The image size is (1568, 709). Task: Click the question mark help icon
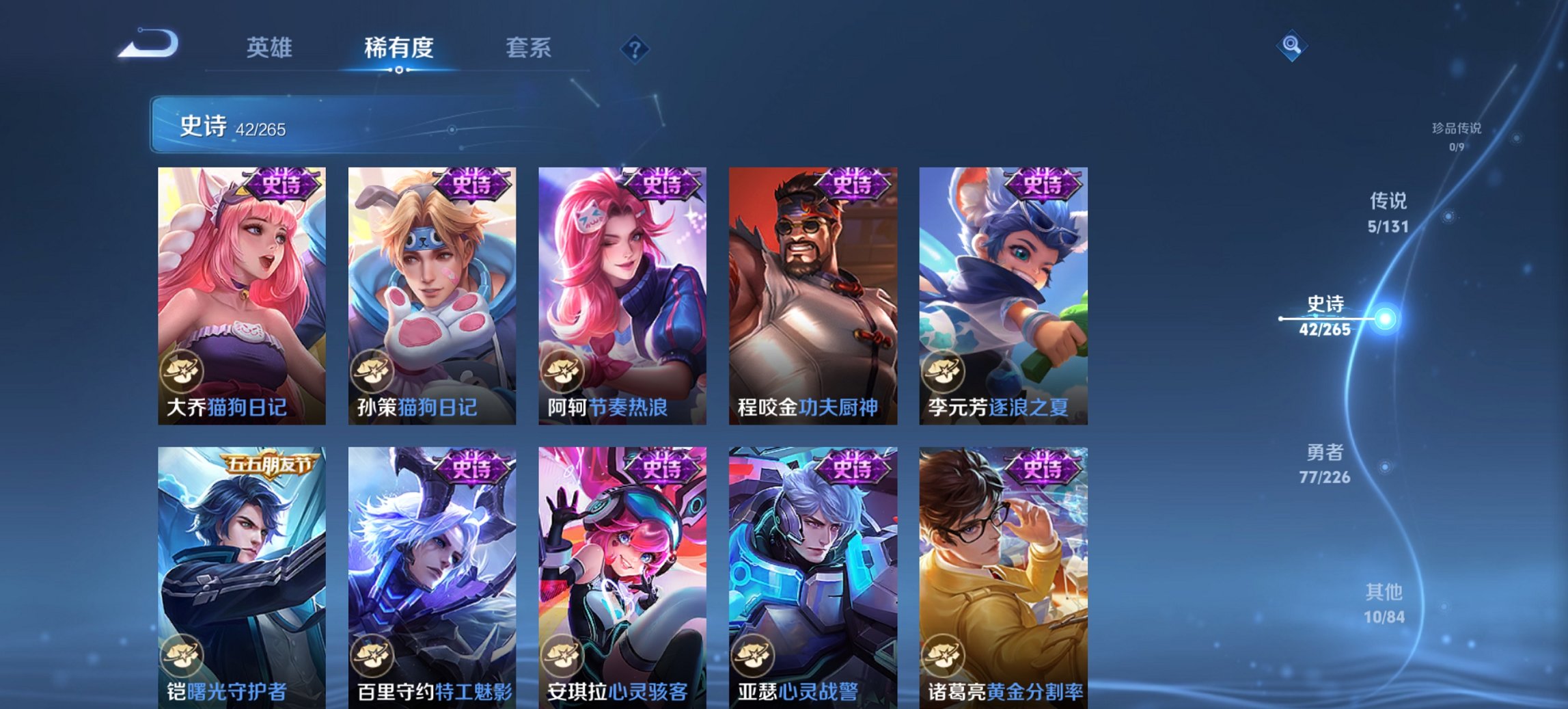pyautogui.click(x=633, y=48)
